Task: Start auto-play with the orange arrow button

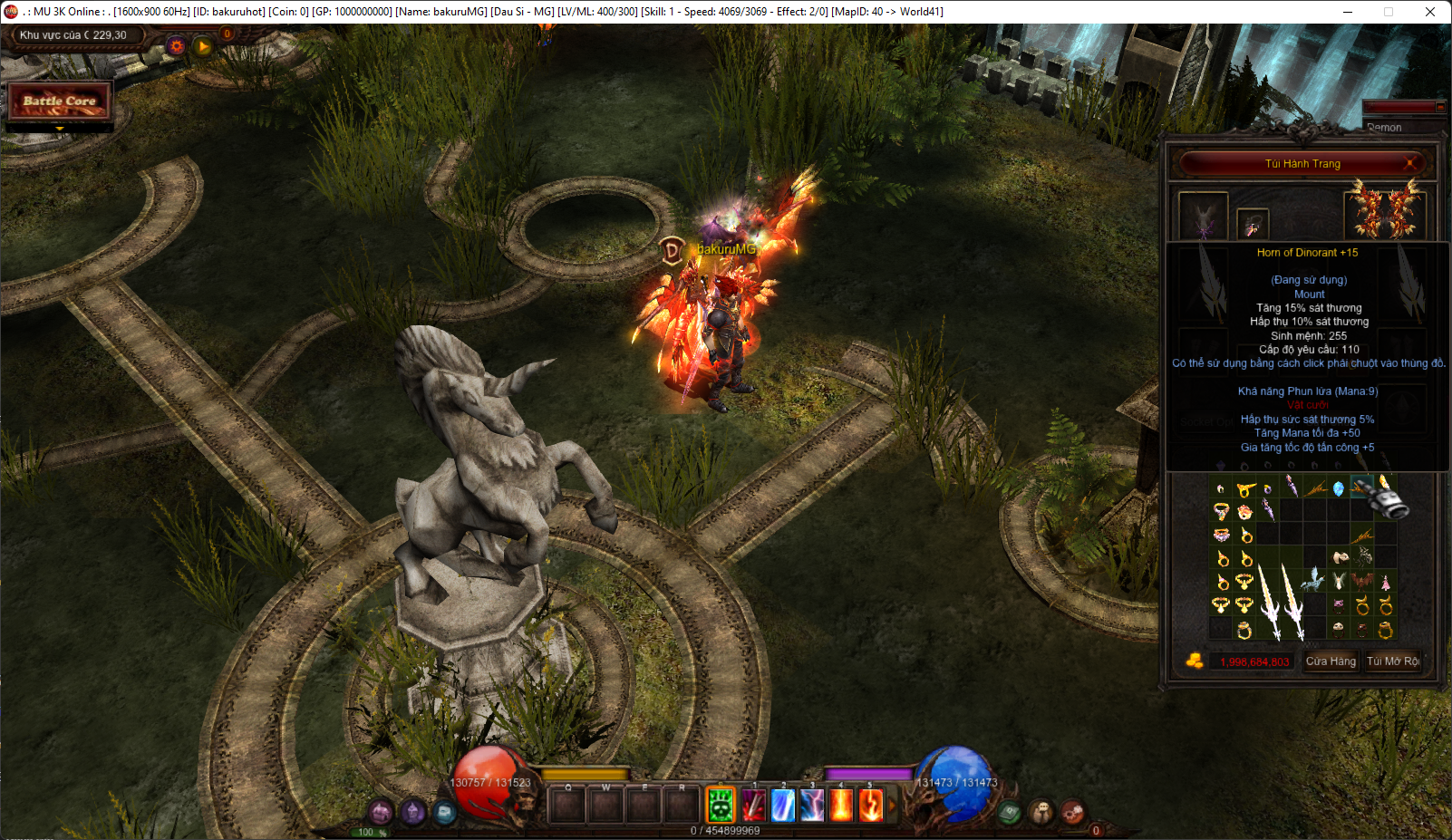Action: 203,45
